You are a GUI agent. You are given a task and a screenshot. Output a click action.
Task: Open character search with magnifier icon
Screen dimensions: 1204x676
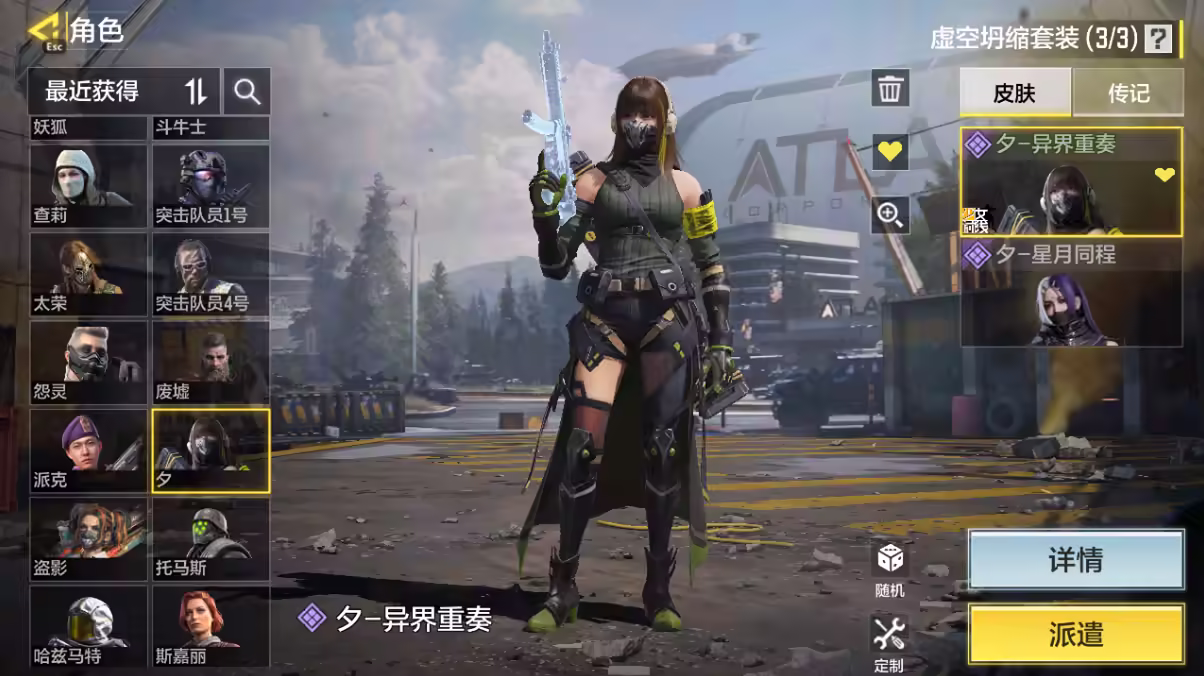point(246,92)
